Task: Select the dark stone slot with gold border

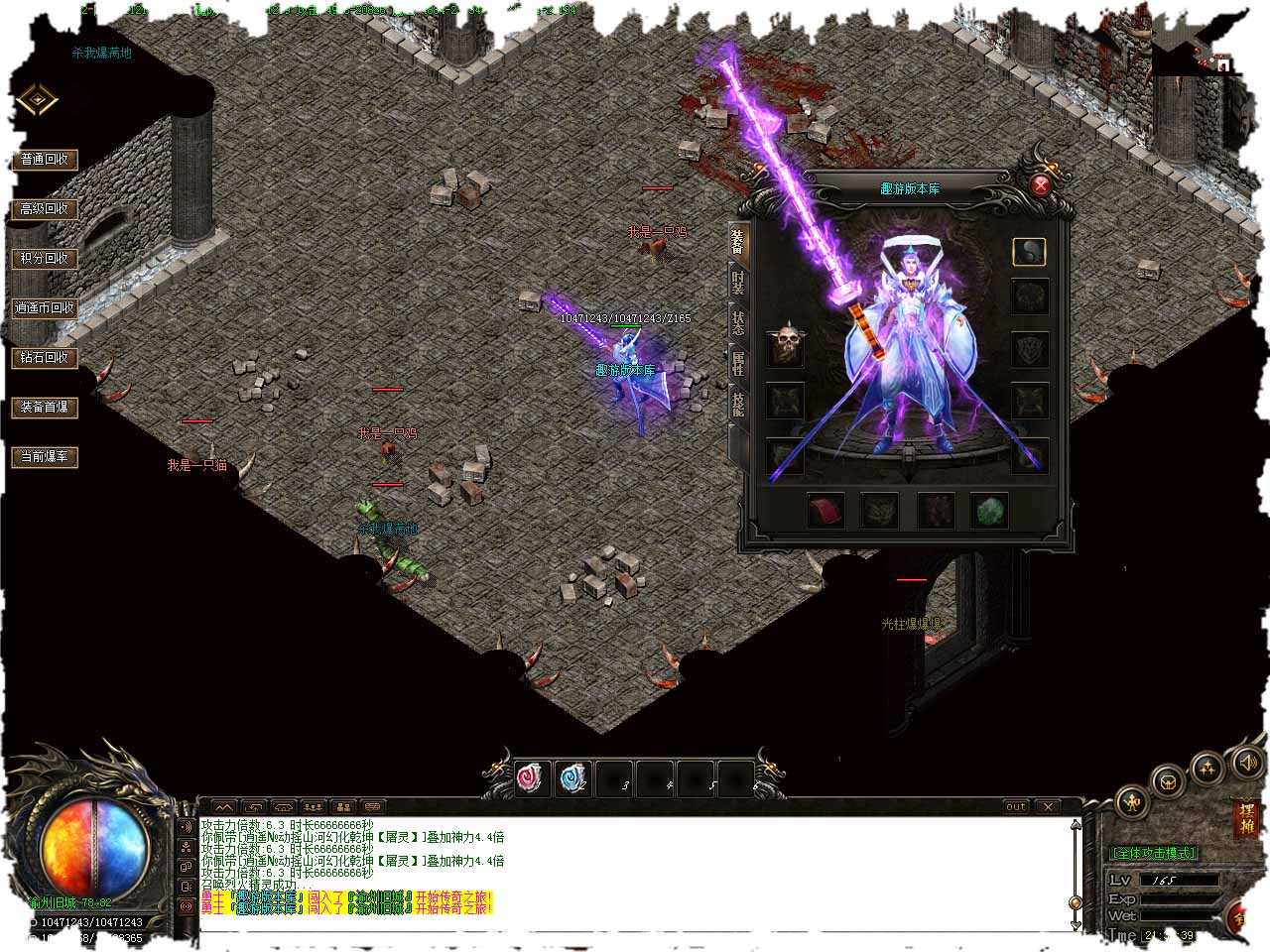Action: coord(1029,252)
